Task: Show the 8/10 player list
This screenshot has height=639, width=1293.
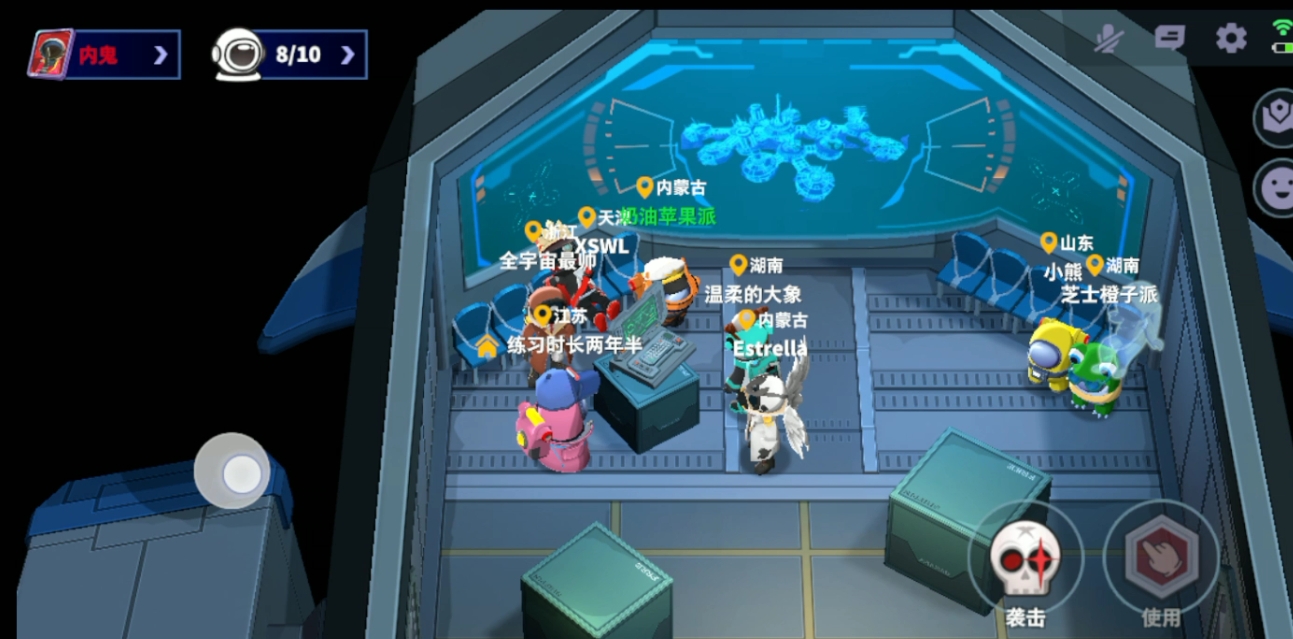Action: pyautogui.click(x=290, y=54)
